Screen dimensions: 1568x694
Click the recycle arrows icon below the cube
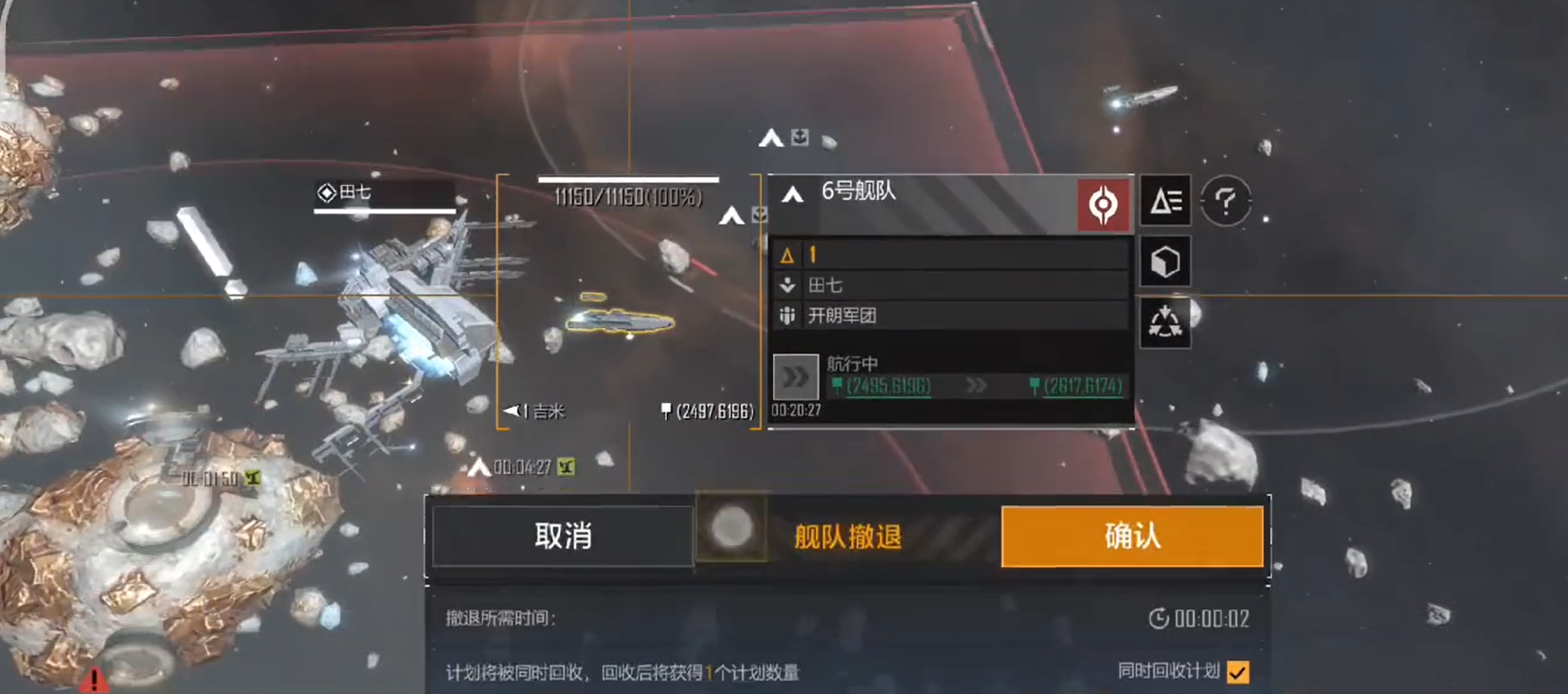[1165, 321]
